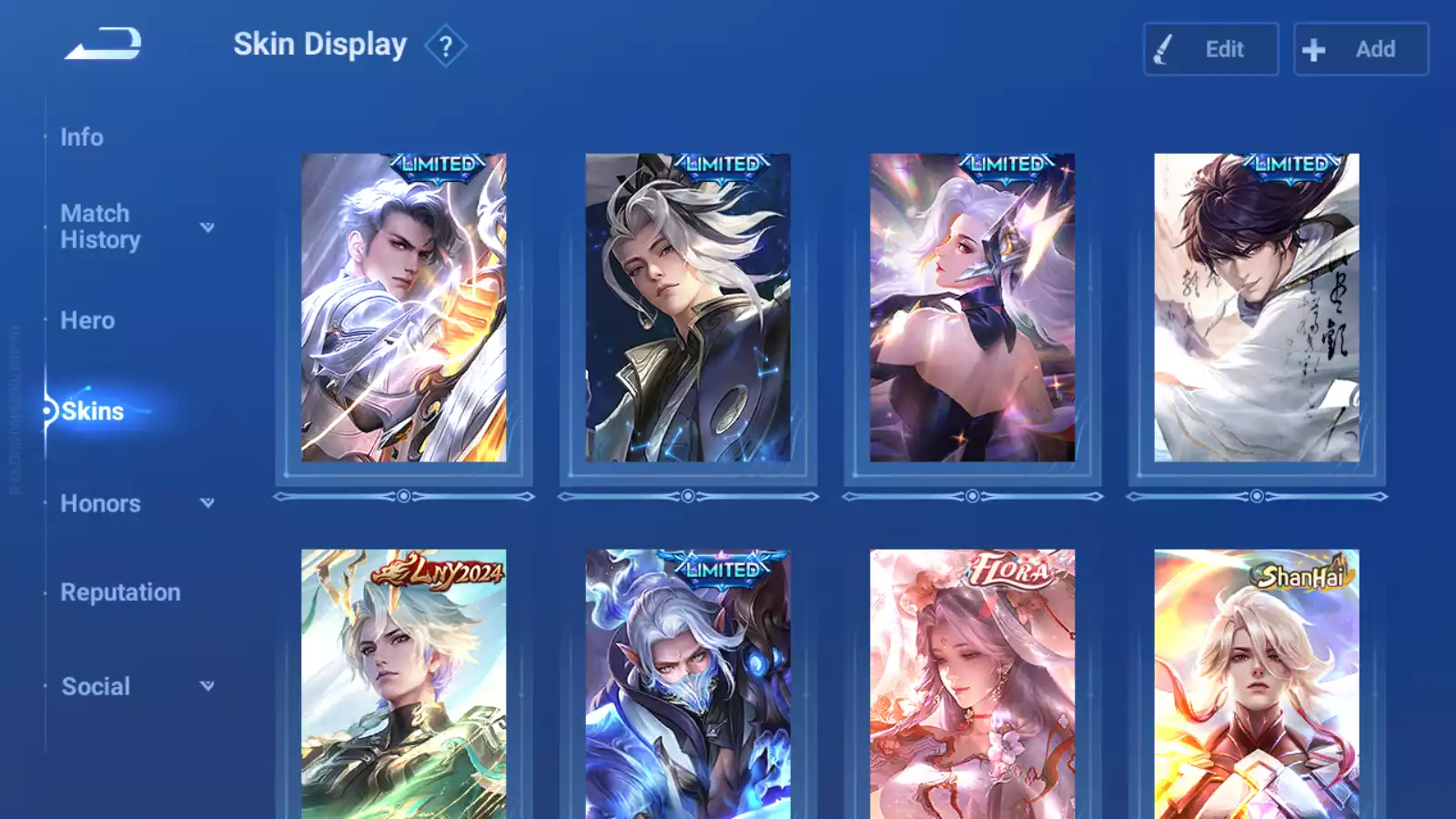Expand the Match History dropdown arrow

207,227
